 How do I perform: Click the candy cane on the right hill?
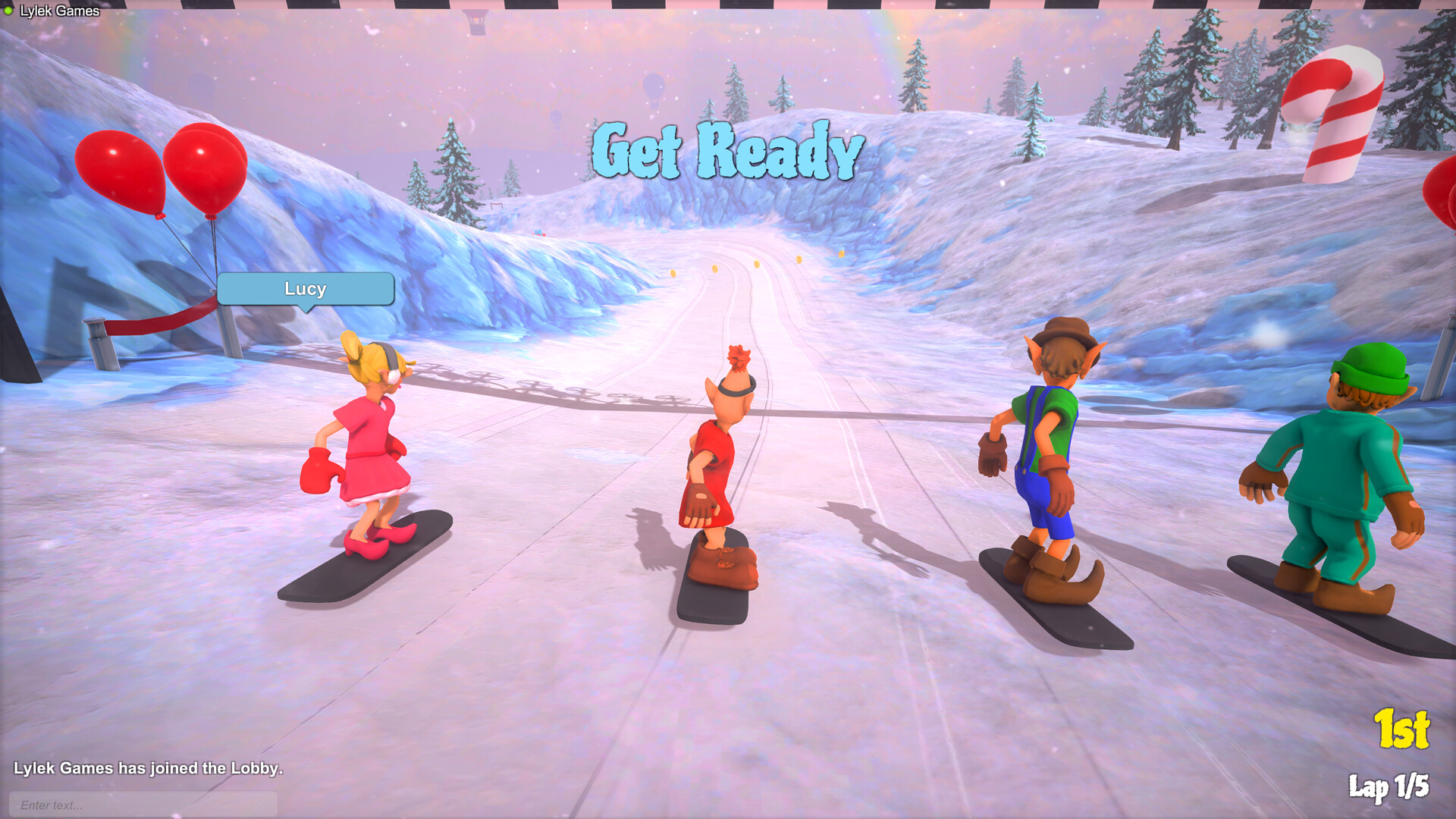1335,114
